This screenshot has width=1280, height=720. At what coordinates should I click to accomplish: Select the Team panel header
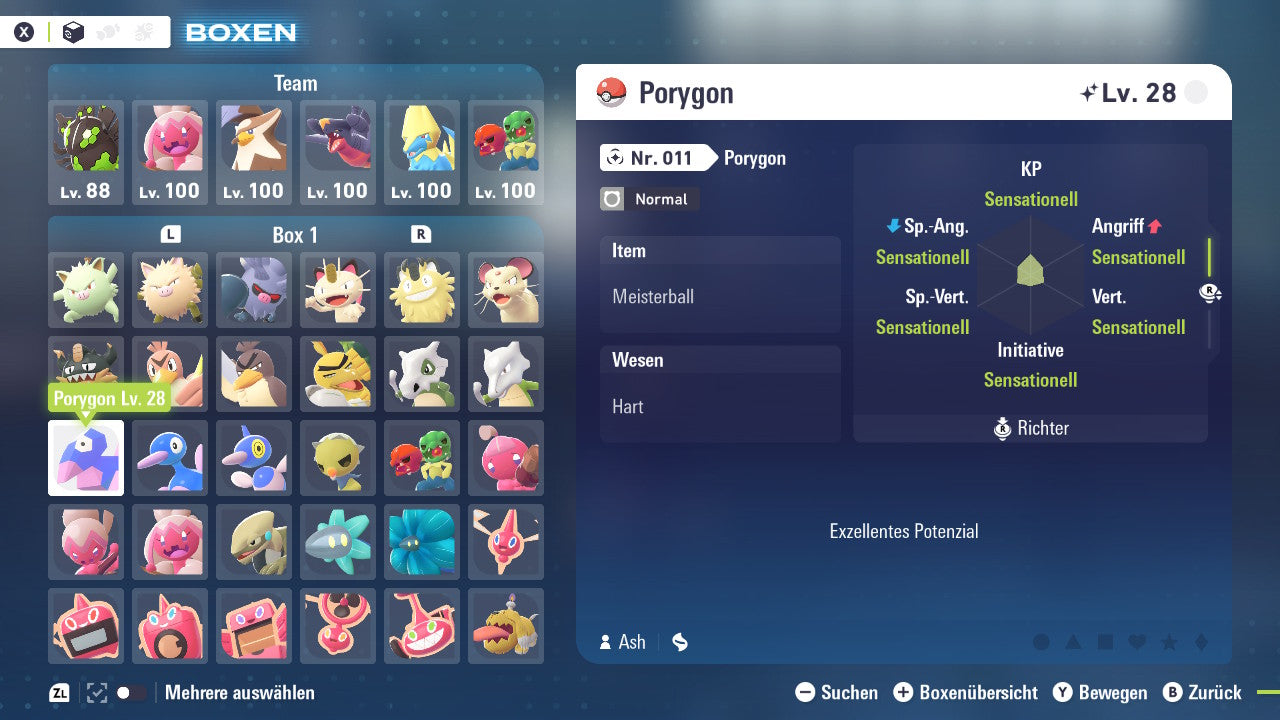click(x=295, y=83)
